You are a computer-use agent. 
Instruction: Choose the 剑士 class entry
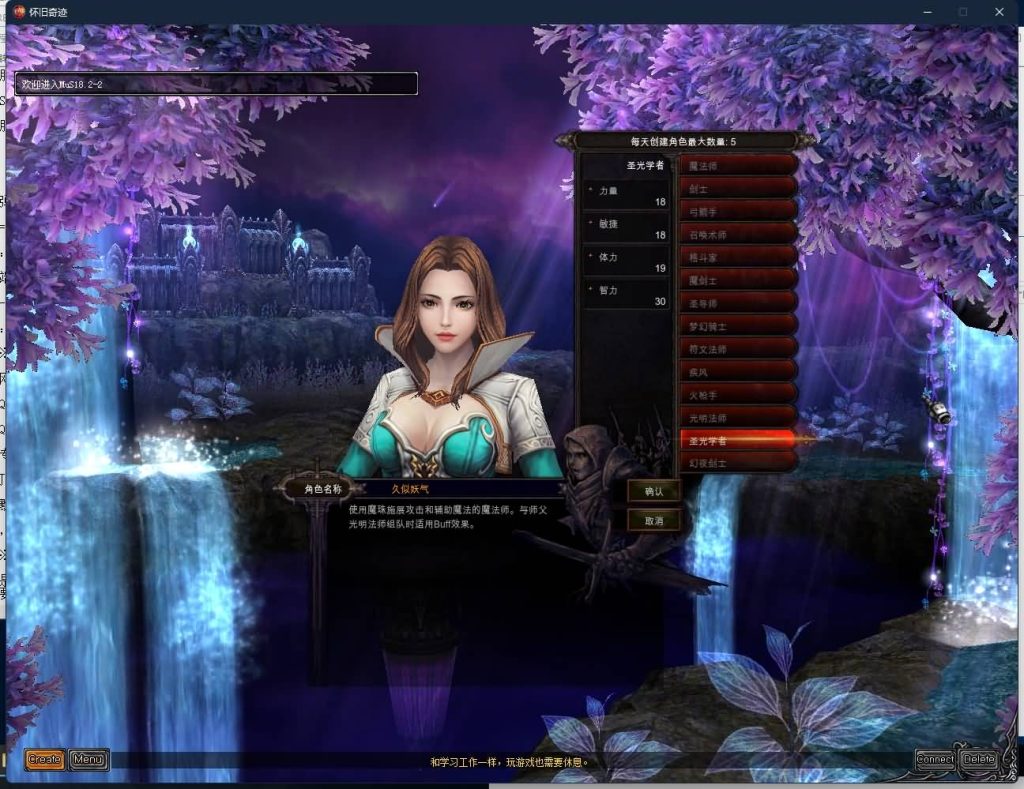tap(738, 188)
